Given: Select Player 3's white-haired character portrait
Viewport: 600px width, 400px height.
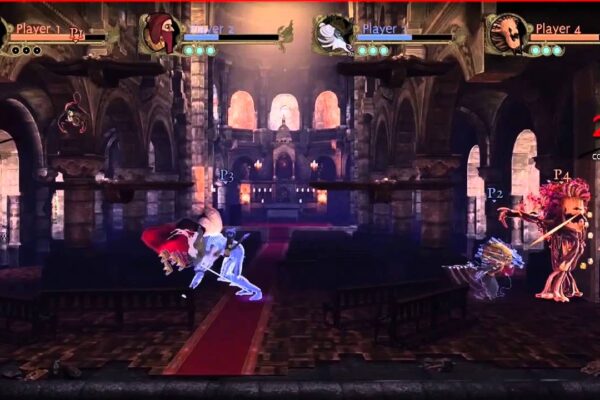Looking at the screenshot, I should point(333,33).
